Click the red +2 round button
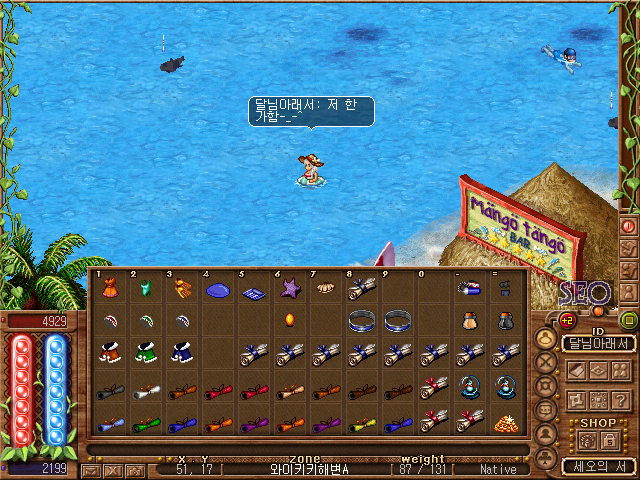 point(565,320)
